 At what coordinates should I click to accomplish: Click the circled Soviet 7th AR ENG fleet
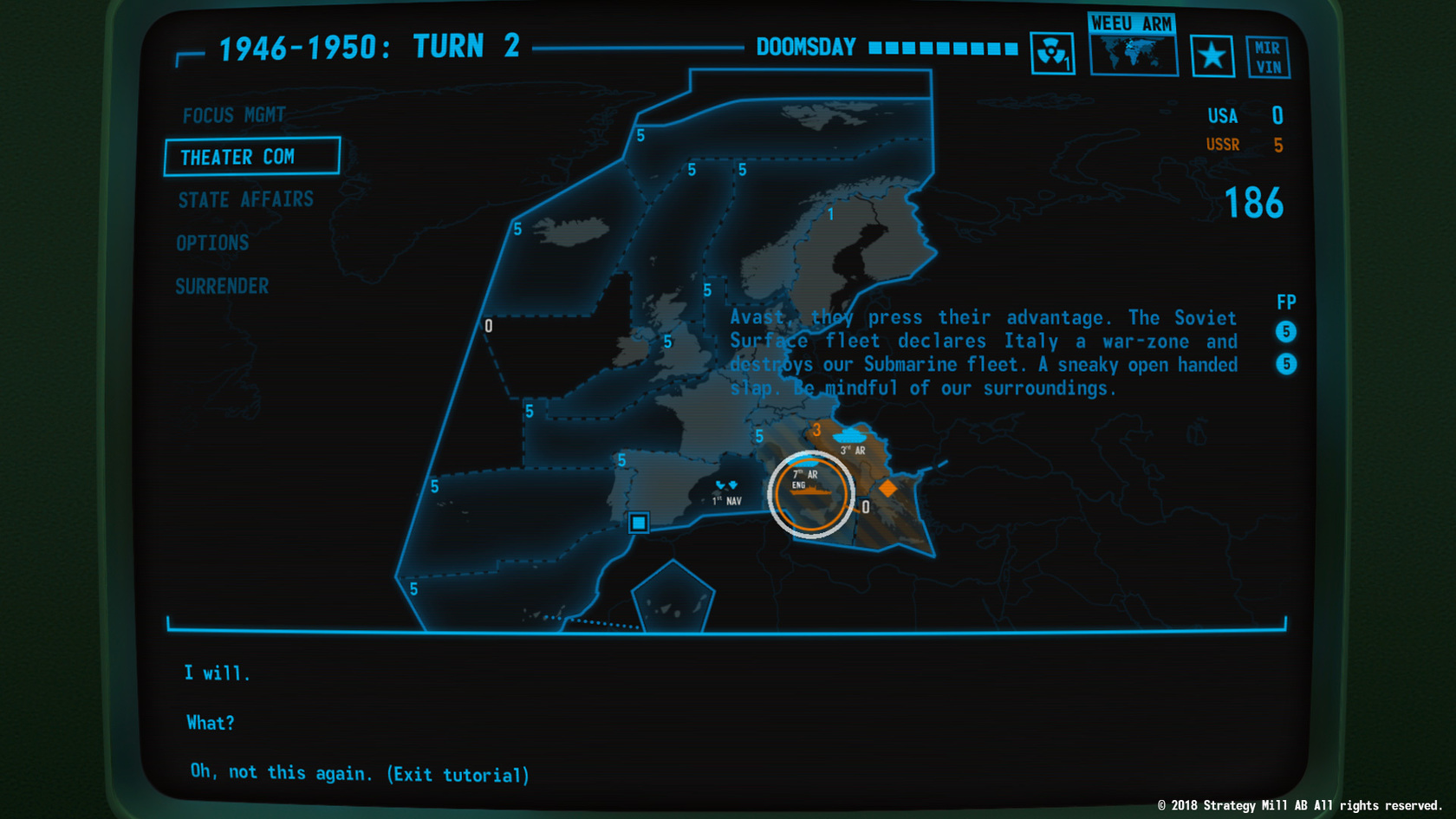point(810,493)
